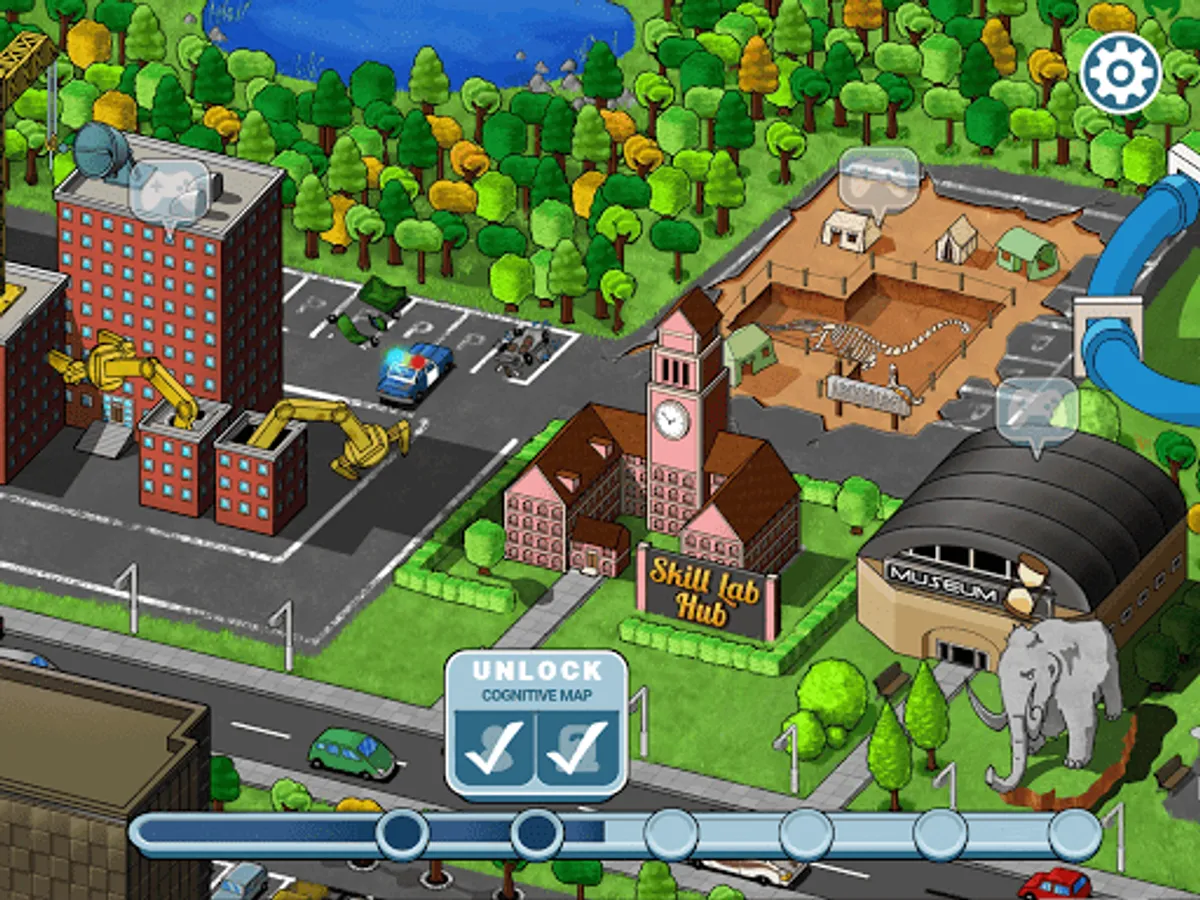Select the final milestone node on progress bar

click(x=1075, y=834)
